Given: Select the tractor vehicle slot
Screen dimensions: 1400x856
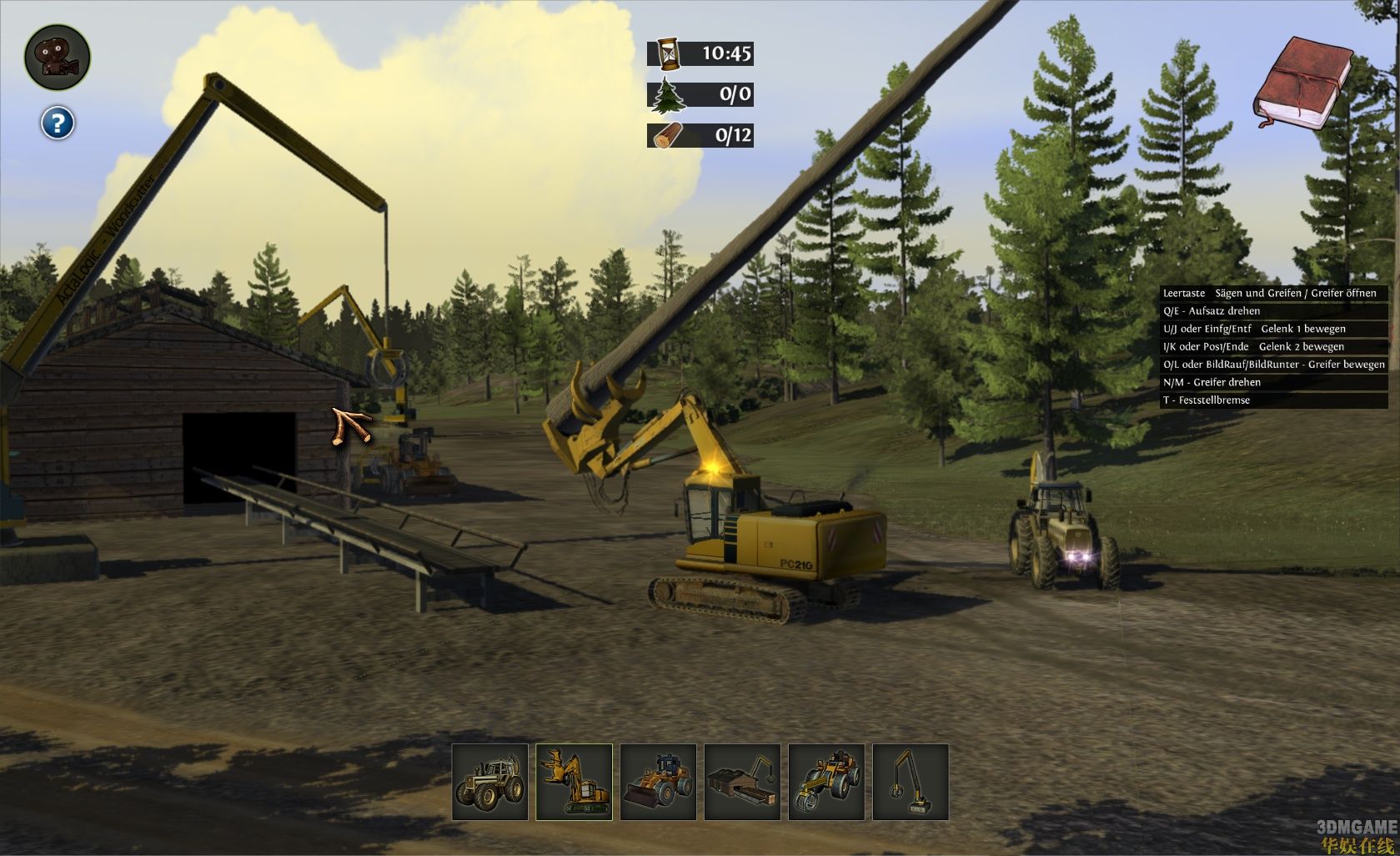Looking at the screenshot, I should (490, 783).
